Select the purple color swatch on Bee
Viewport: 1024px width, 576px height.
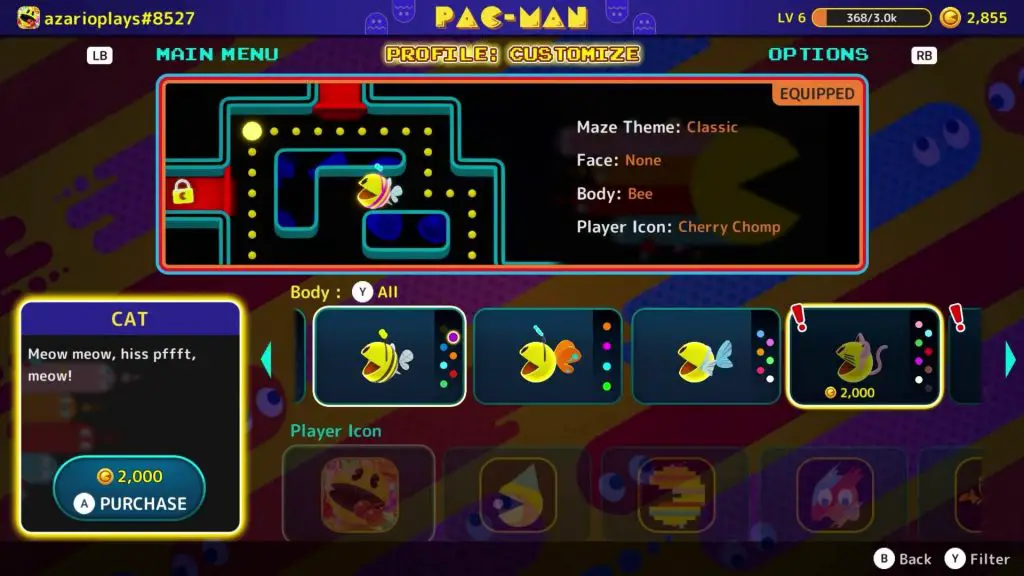click(x=453, y=337)
